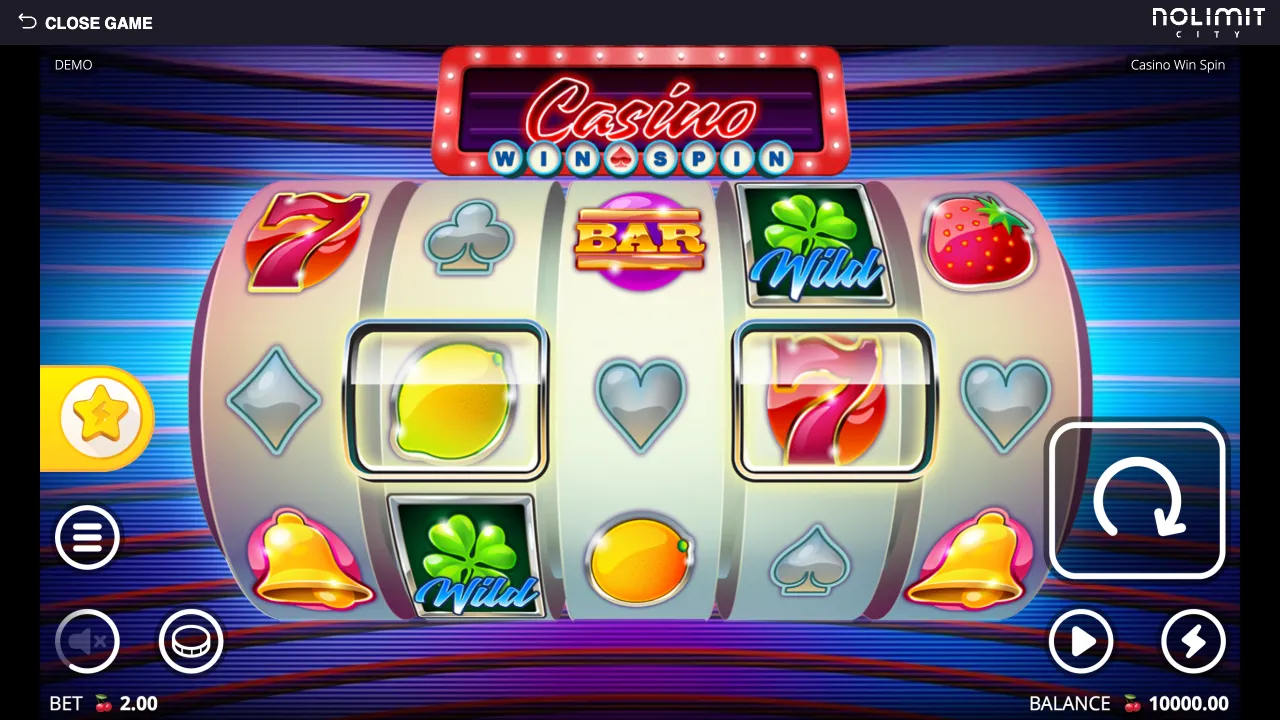
Task: Unmute the game sound
Action: (x=87, y=642)
